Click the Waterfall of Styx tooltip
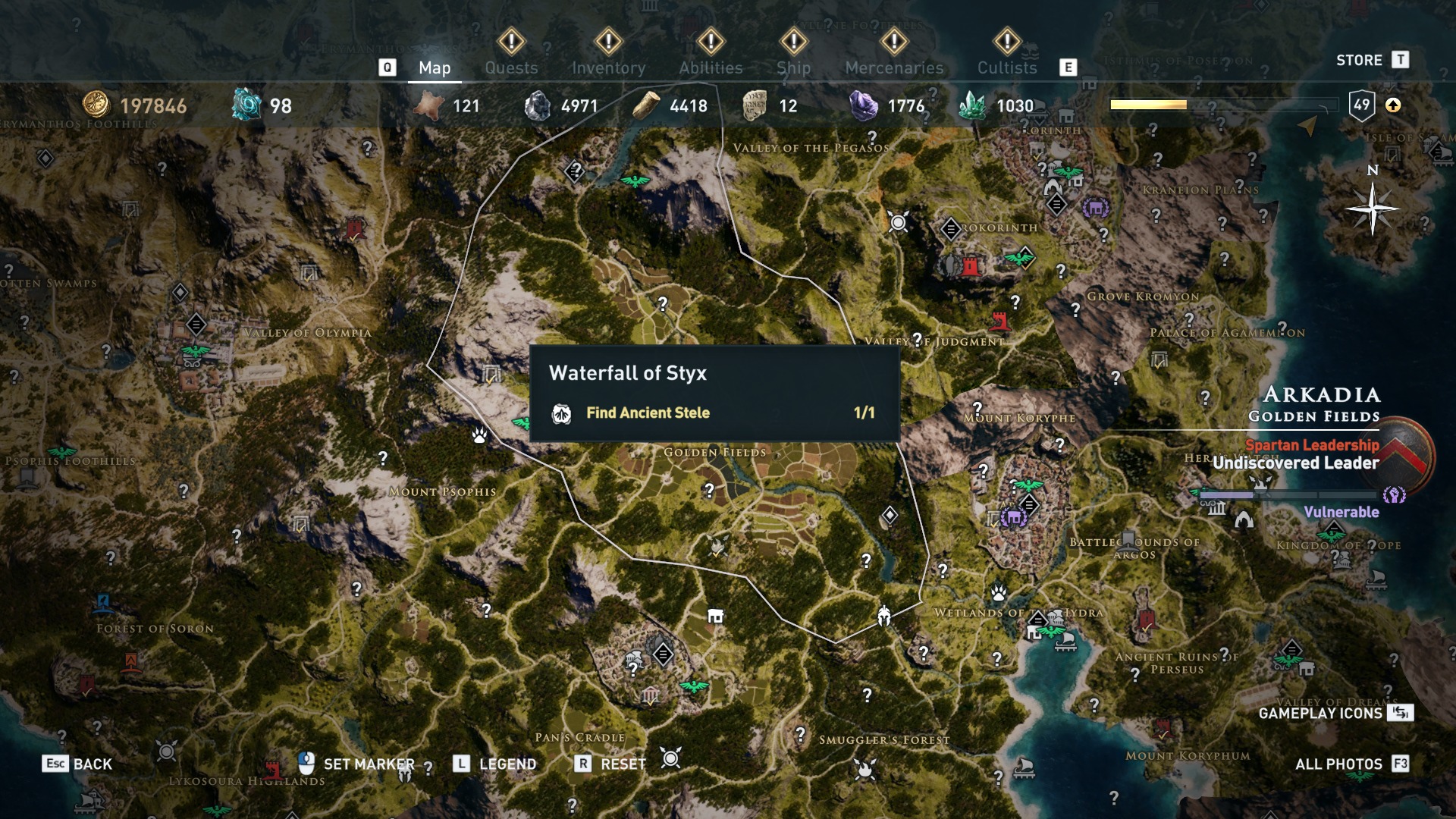This screenshot has height=819, width=1456. point(714,393)
